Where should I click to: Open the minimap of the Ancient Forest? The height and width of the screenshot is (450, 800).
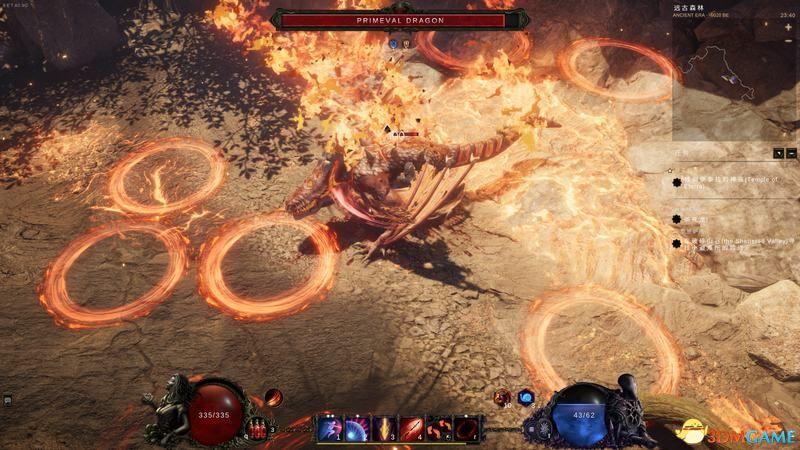tap(731, 73)
